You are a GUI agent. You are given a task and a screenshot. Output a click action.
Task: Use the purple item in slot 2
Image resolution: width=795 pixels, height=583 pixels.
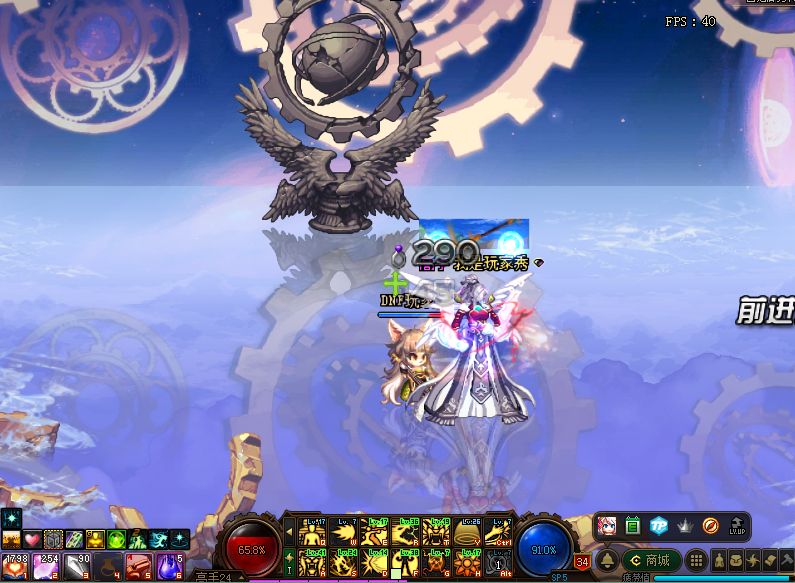click(44, 567)
